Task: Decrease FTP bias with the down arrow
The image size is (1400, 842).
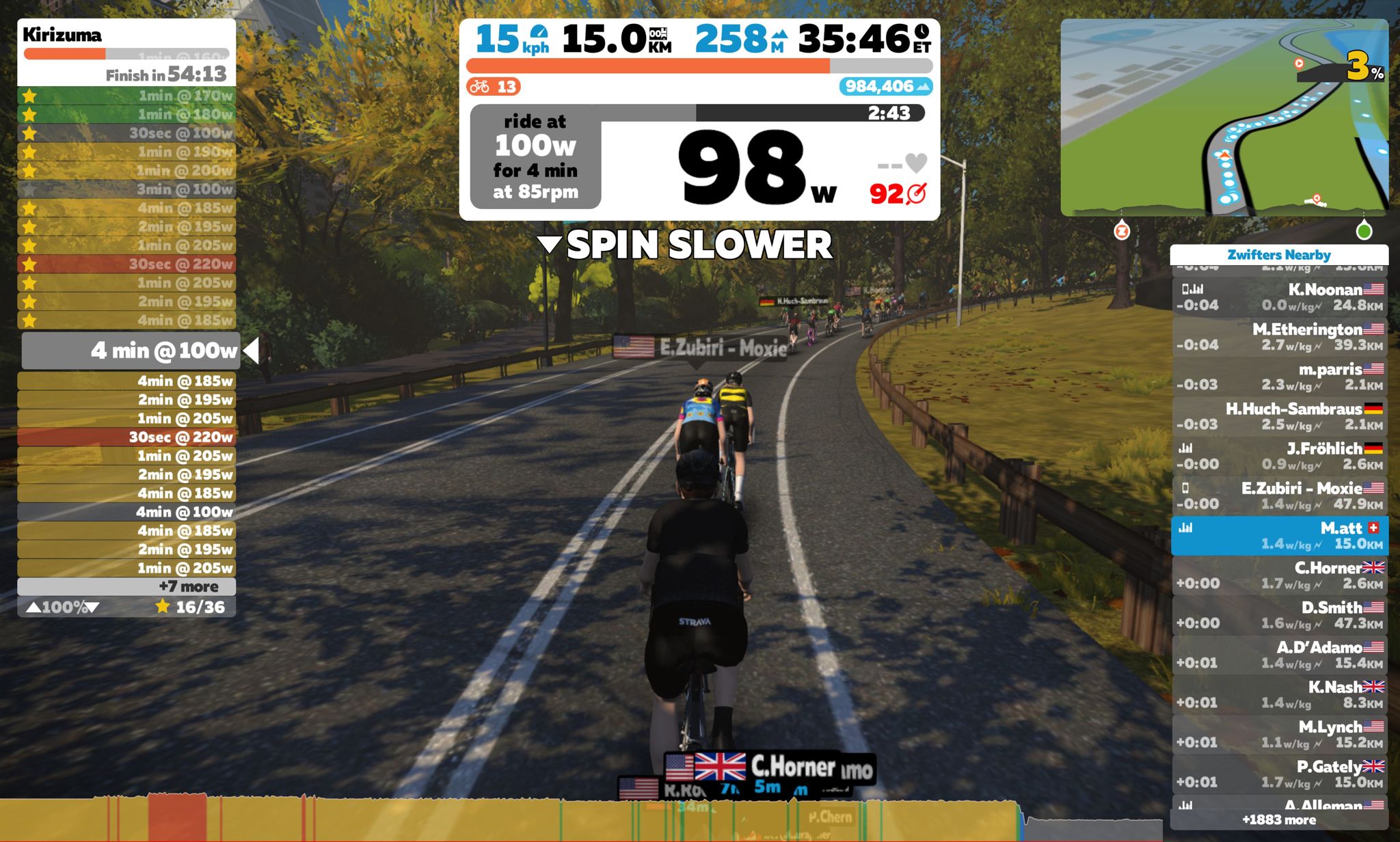Action: point(92,607)
